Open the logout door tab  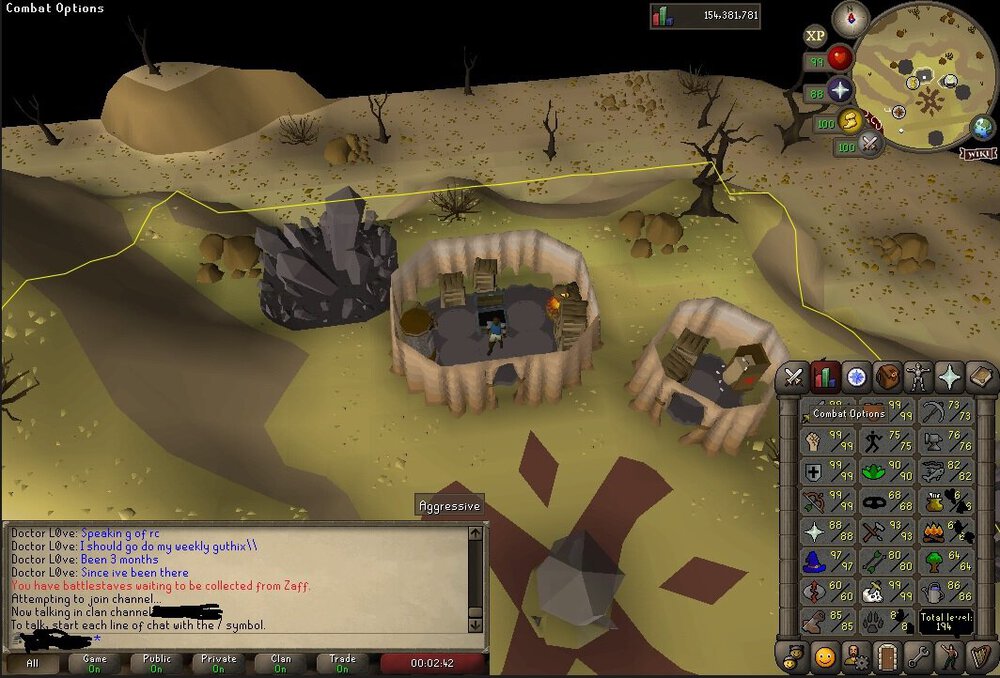887,657
